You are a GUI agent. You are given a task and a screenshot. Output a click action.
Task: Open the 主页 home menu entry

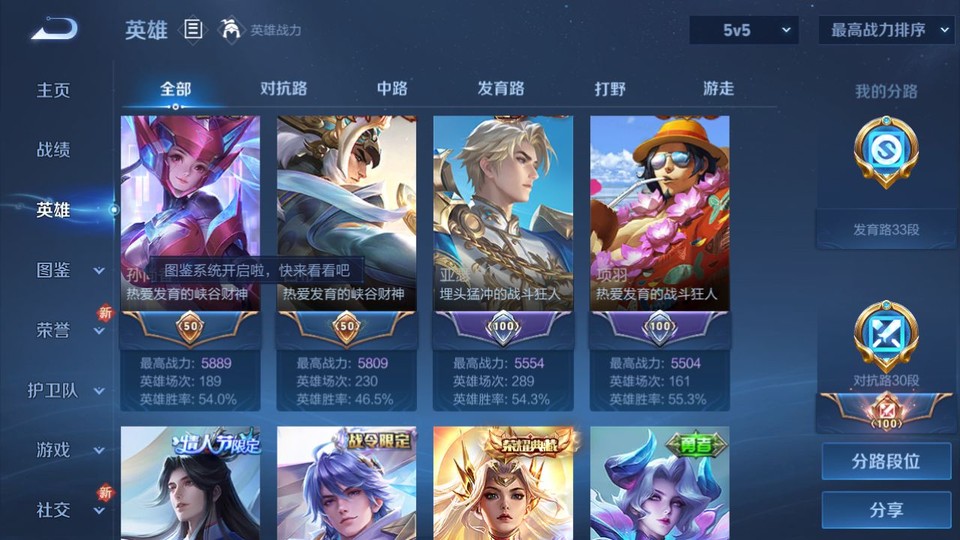(54, 90)
